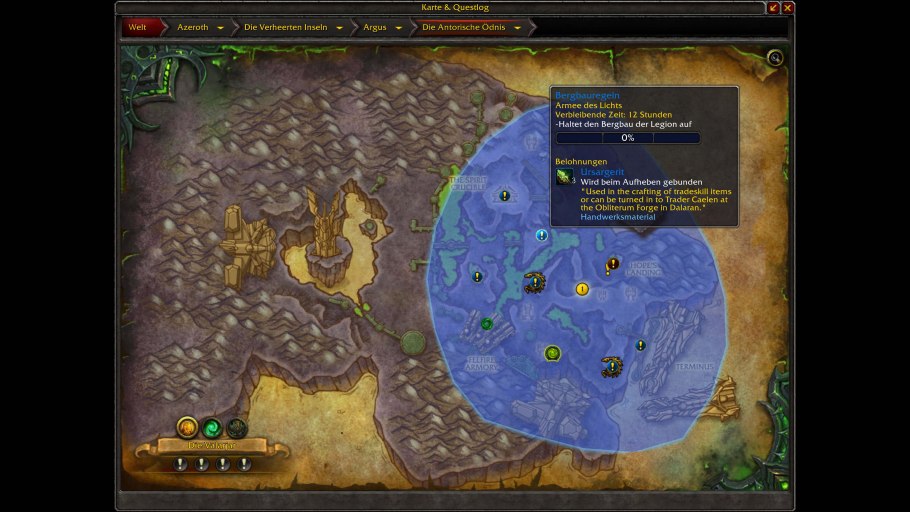
Task: Open the Azeroth breadcrumb dropdown
Action: coord(220,27)
